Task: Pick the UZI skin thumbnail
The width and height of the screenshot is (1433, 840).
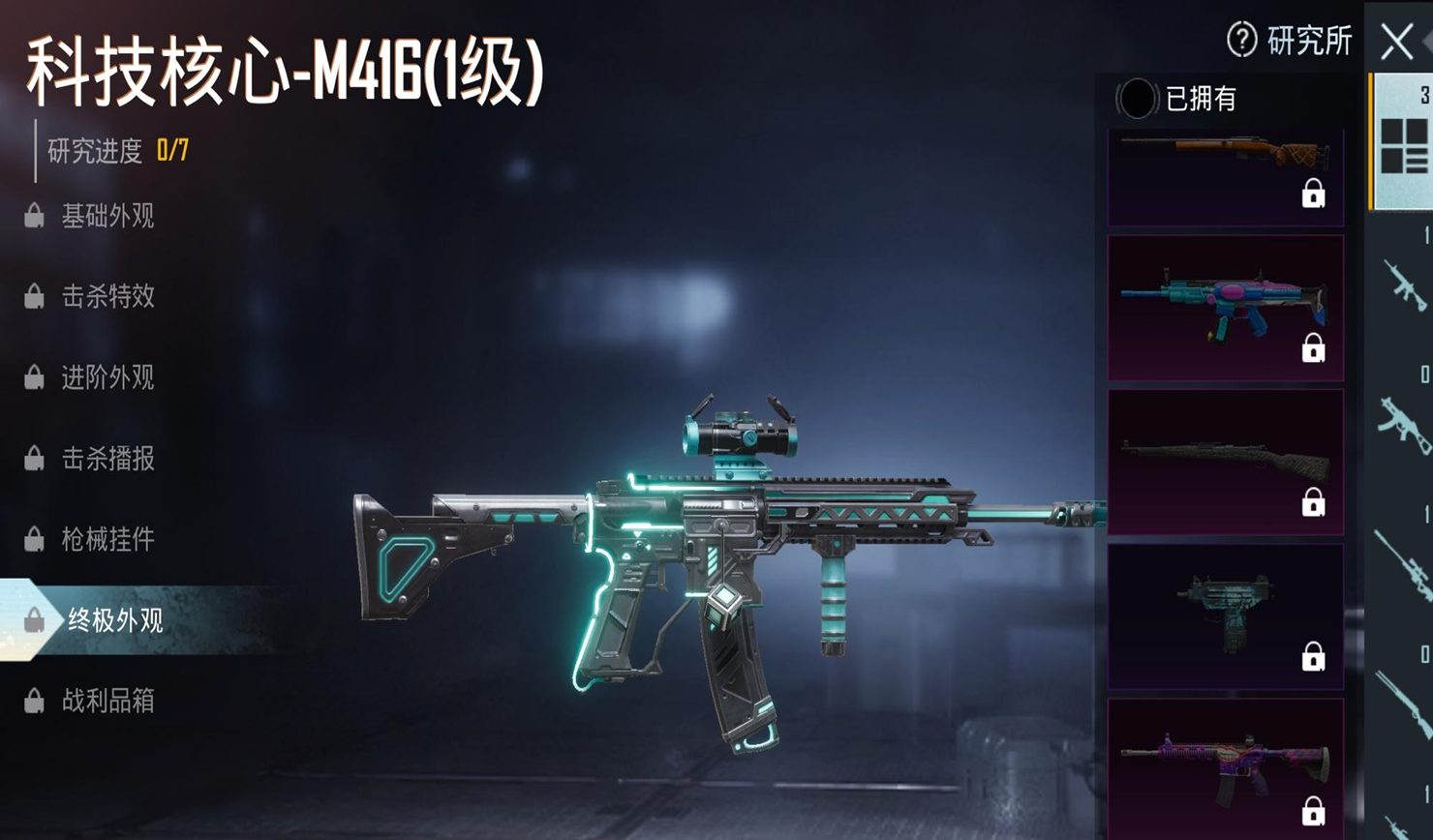Action: pos(1225,616)
